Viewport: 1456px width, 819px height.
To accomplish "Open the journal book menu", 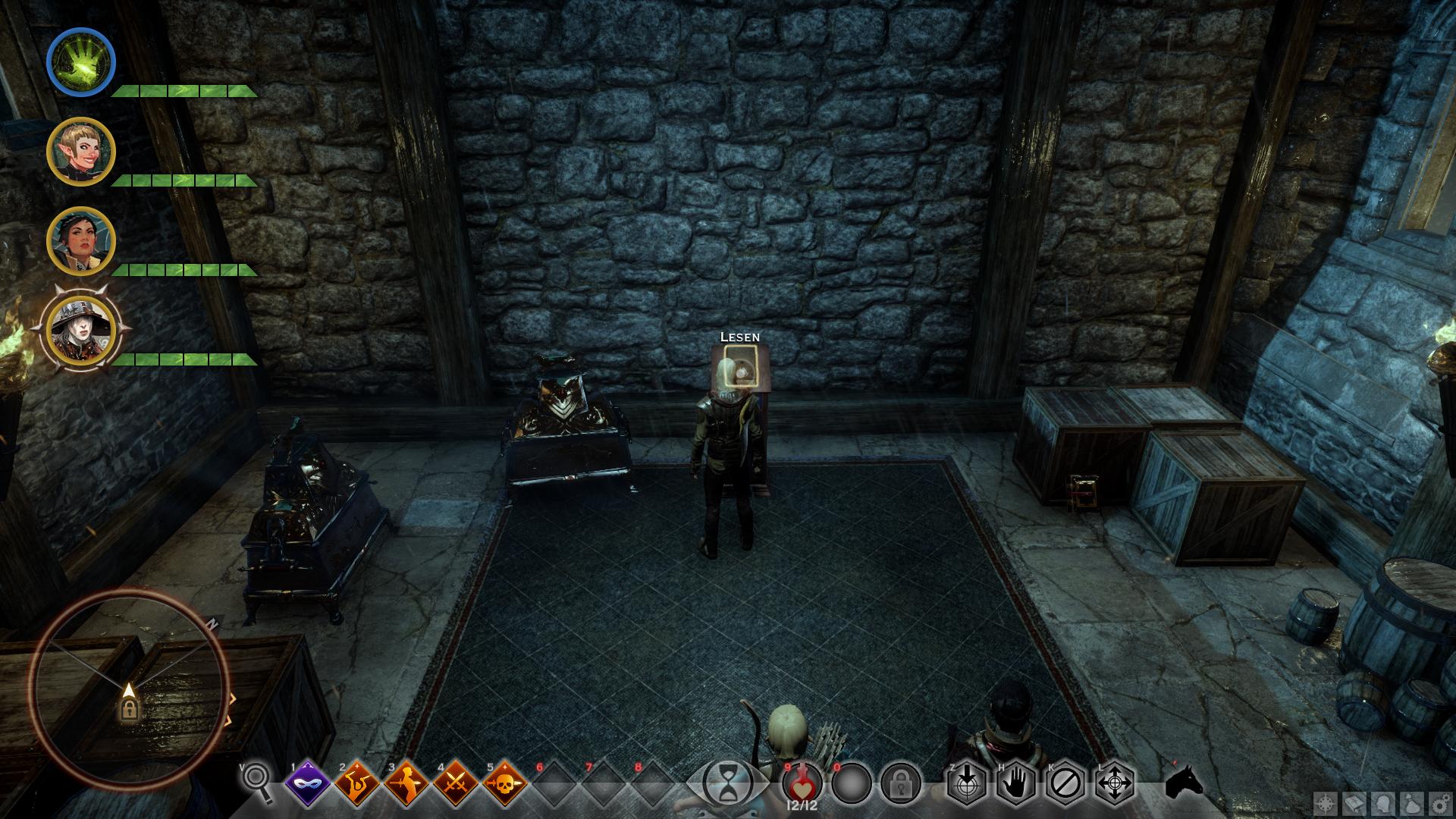I will tap(1354, 802).
